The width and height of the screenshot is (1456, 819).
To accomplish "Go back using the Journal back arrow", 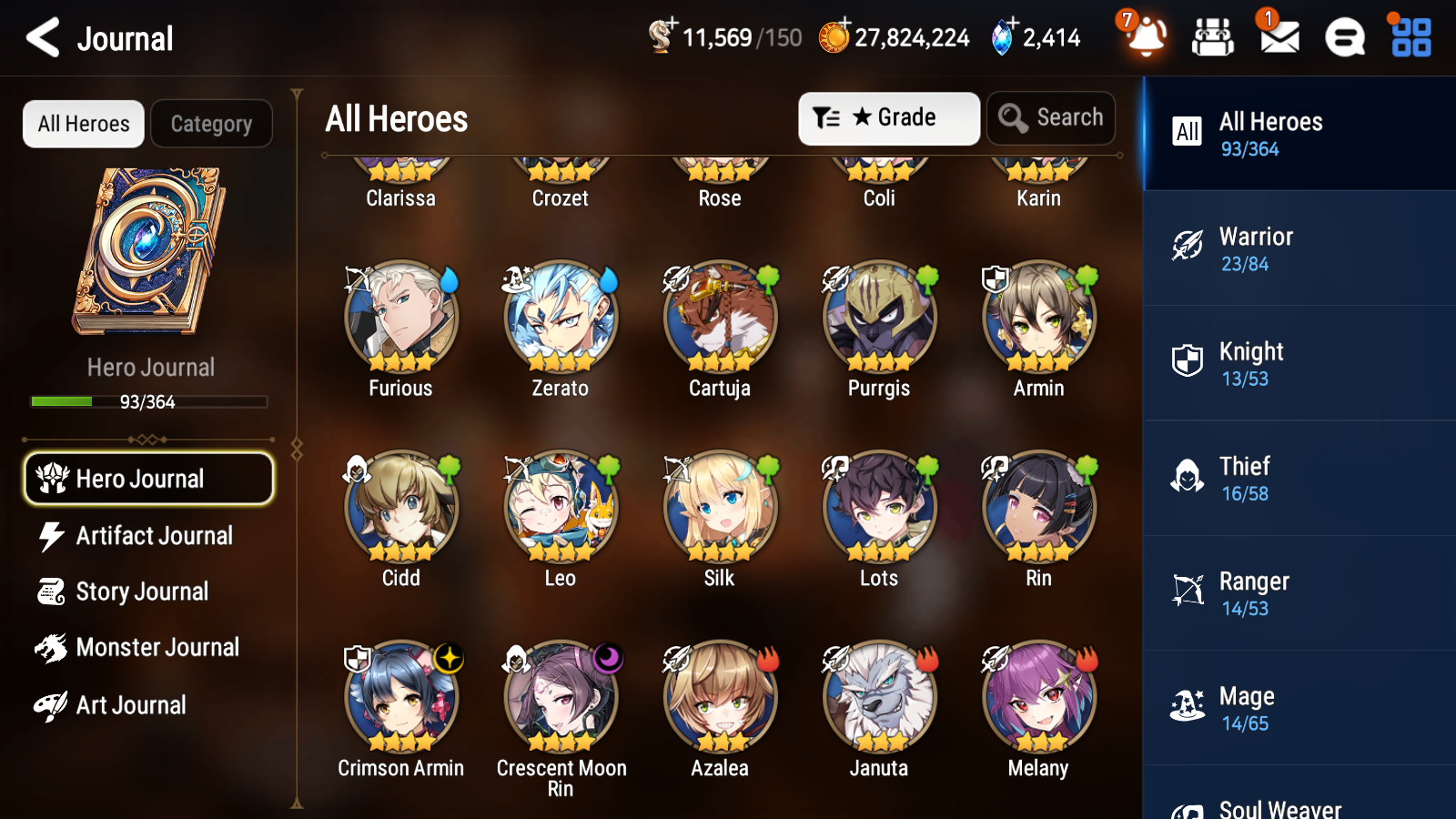I will tap(41, 37).
